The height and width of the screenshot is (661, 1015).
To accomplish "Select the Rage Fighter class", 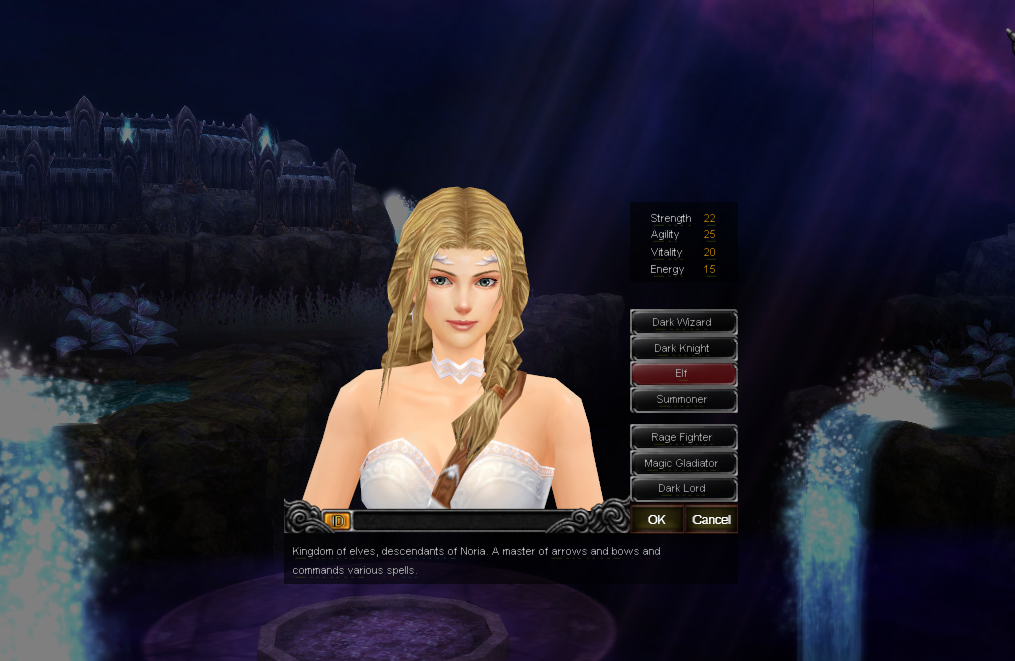I will [683, 437].
